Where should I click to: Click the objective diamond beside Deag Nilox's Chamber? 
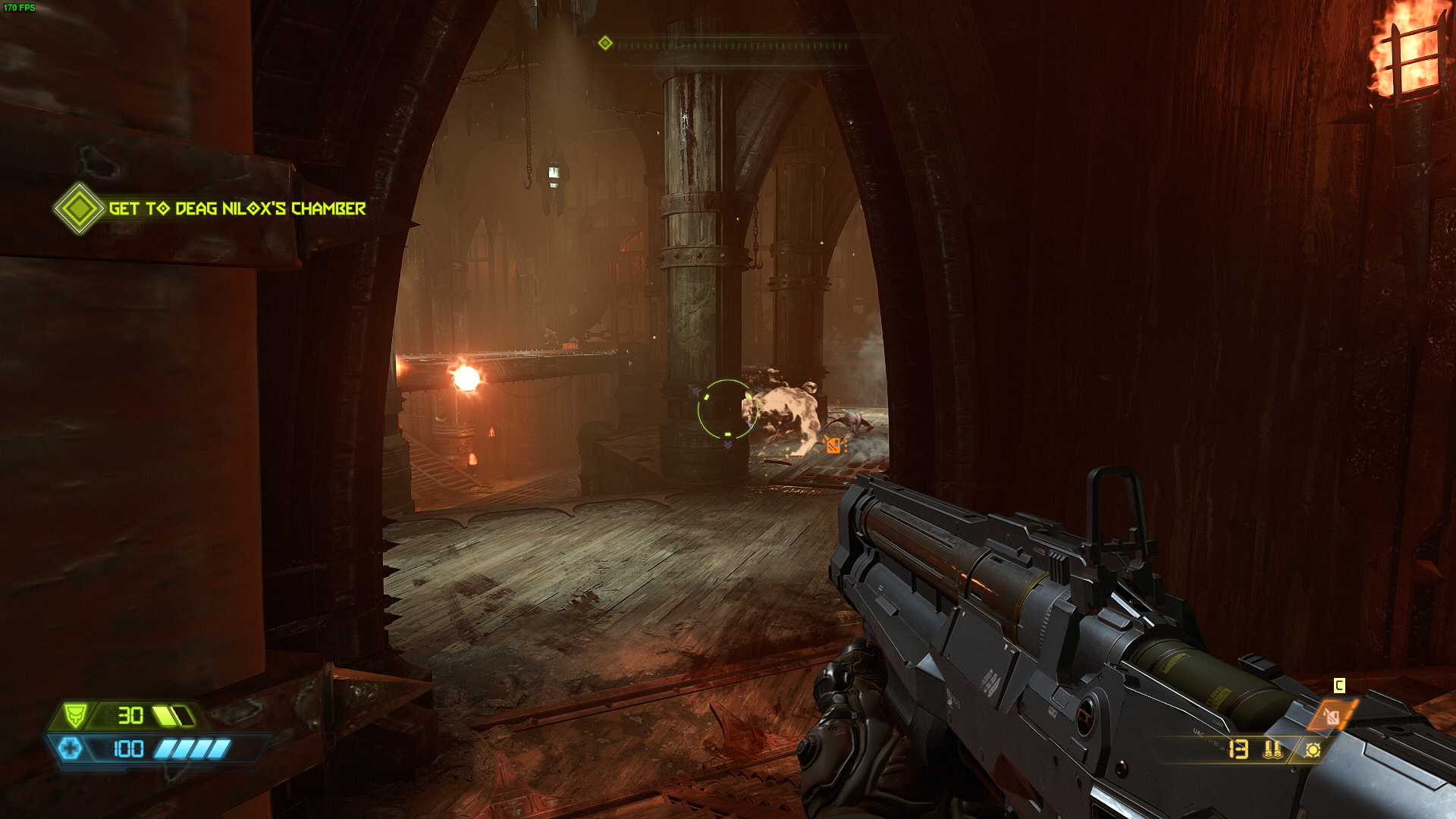point(79,209)
